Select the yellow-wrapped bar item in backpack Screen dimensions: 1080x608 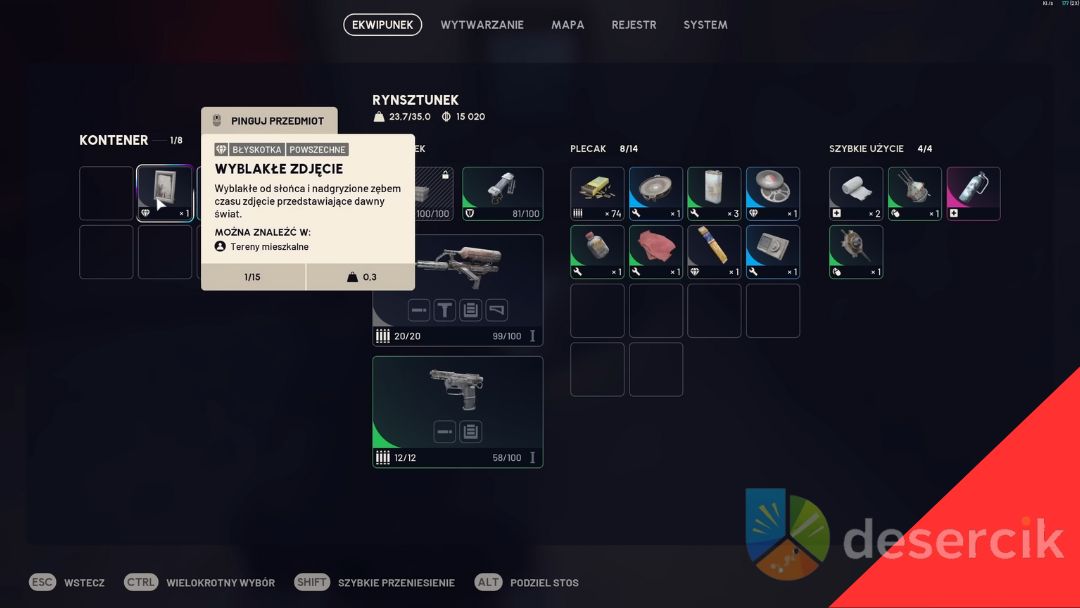(x=714, y=251)
